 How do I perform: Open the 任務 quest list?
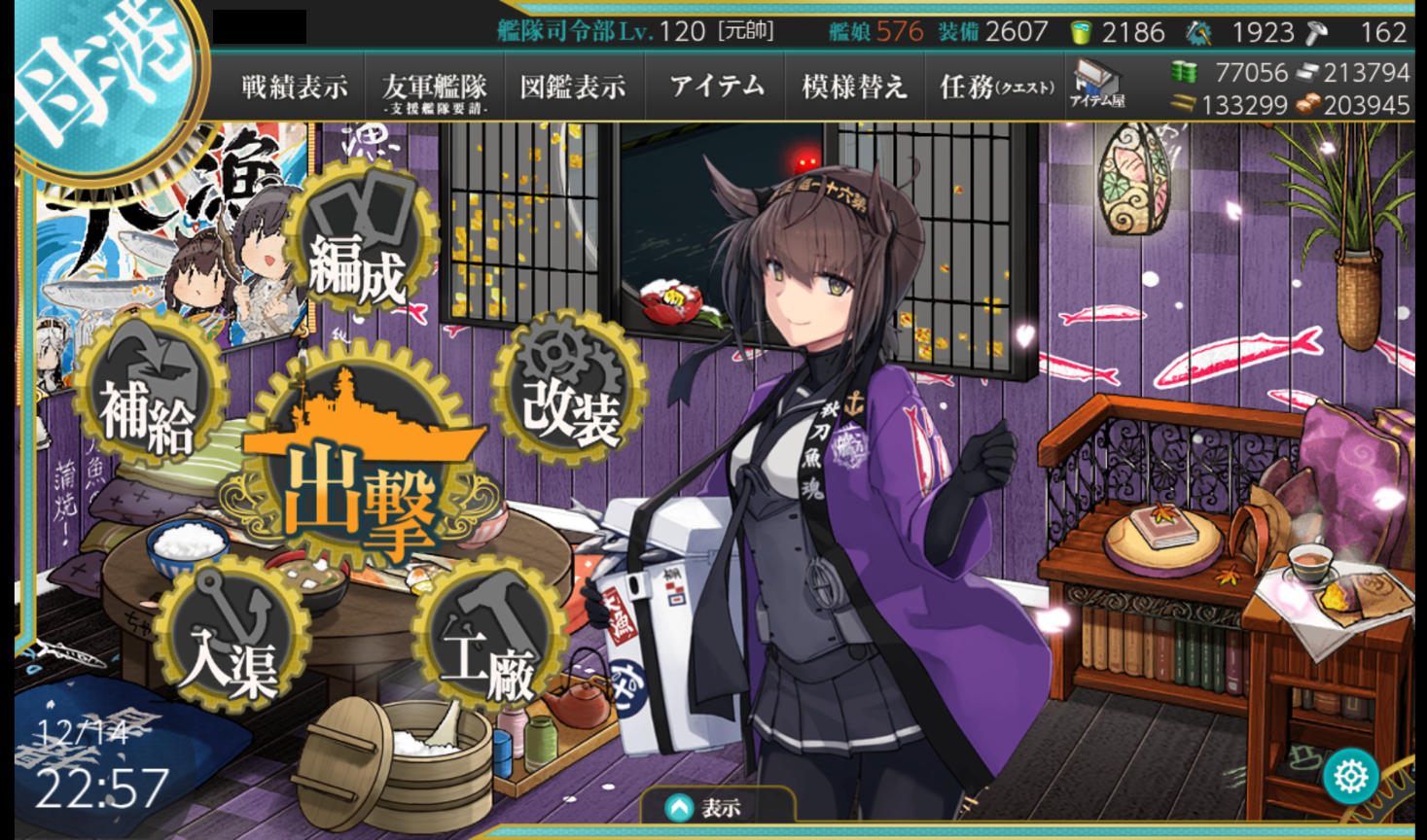tap(996, 87)
